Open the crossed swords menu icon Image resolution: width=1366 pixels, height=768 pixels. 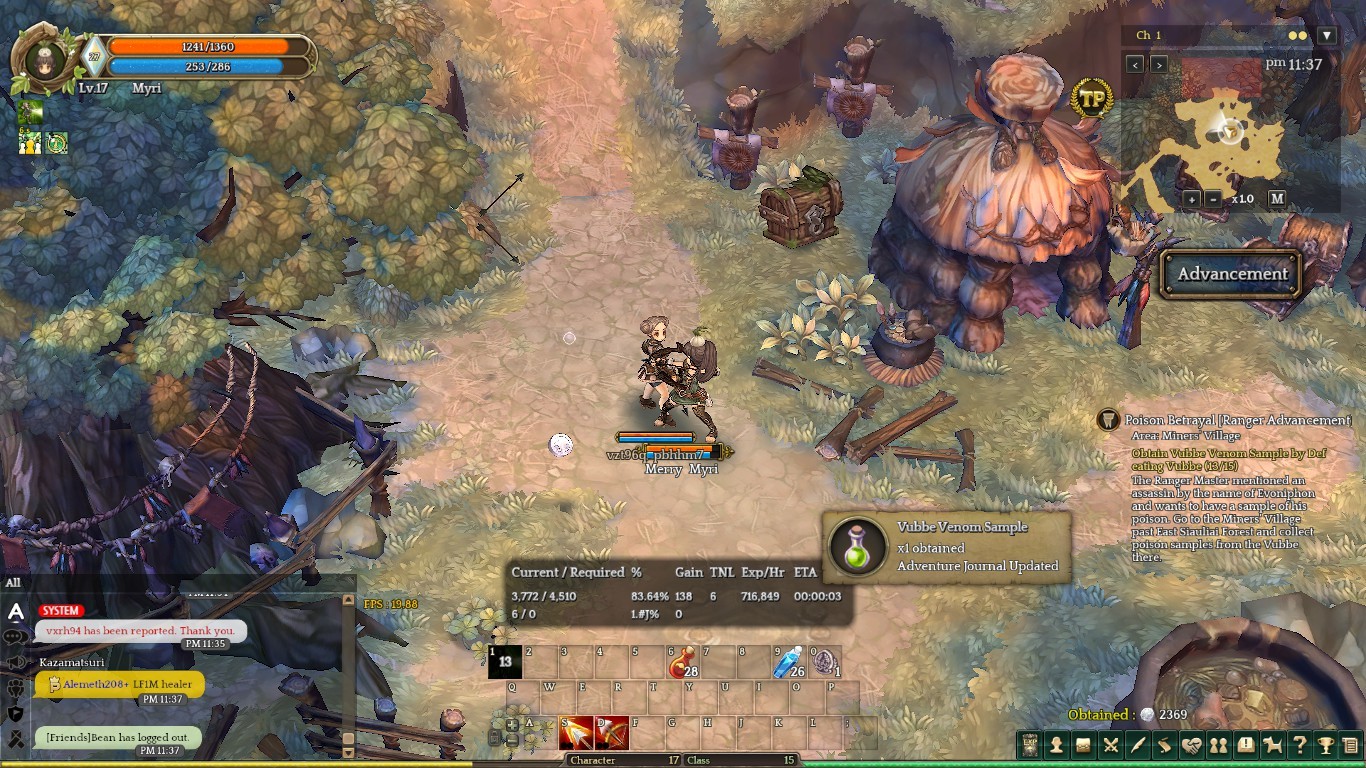pos(1110,745)
